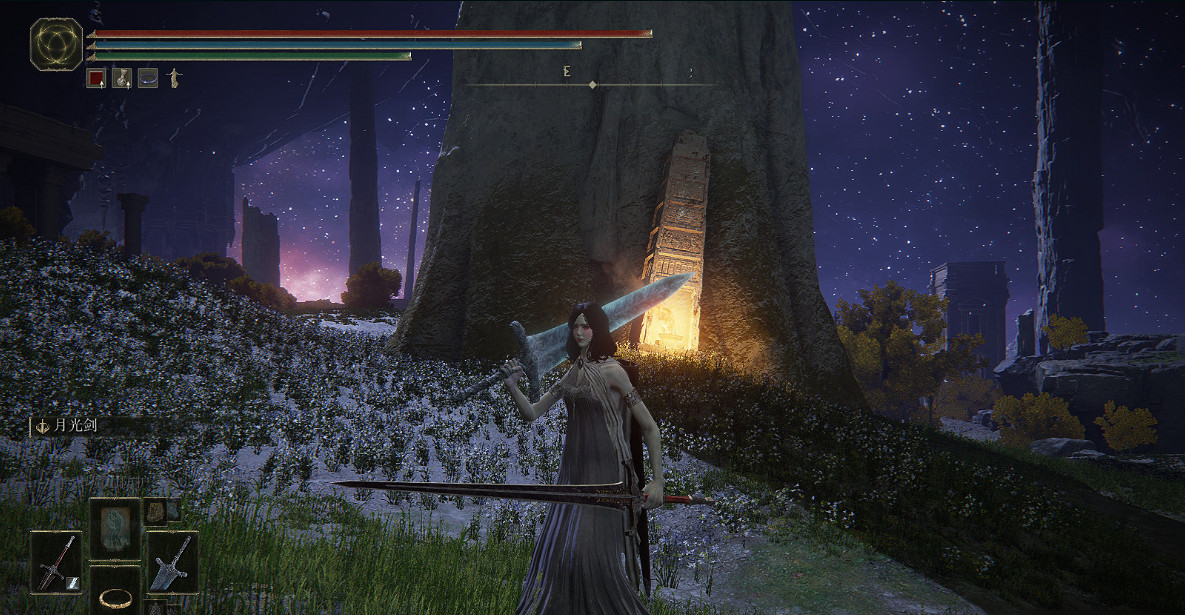Select the golden ring quick item slot

(113, 596)
